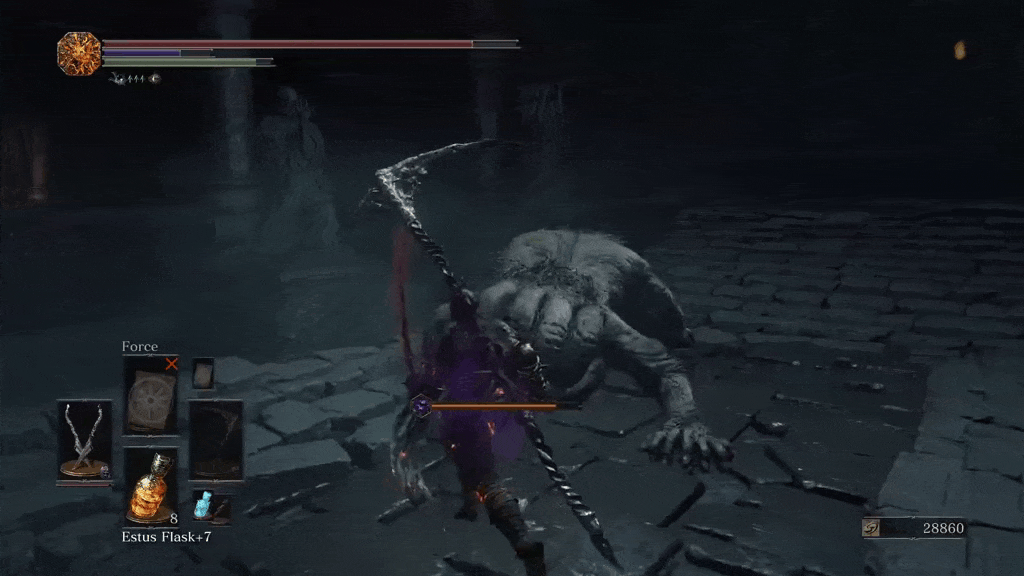Select the Estus Flask+7 item slot
This screenshot has width=1024, height=576.
point(150,487)
